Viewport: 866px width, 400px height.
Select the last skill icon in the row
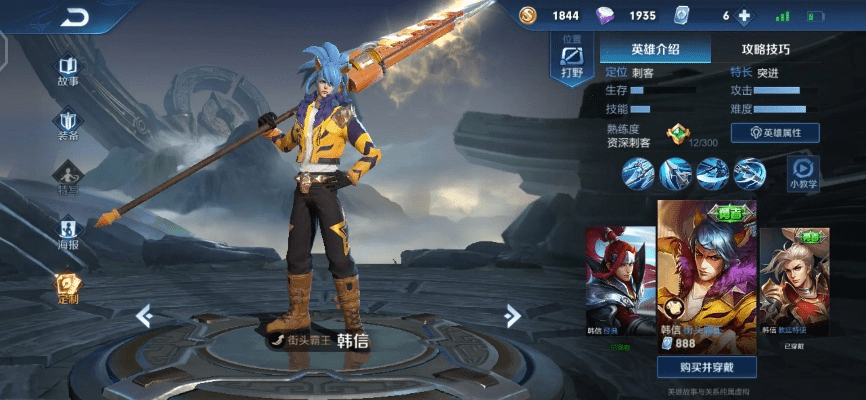point(749,173)
